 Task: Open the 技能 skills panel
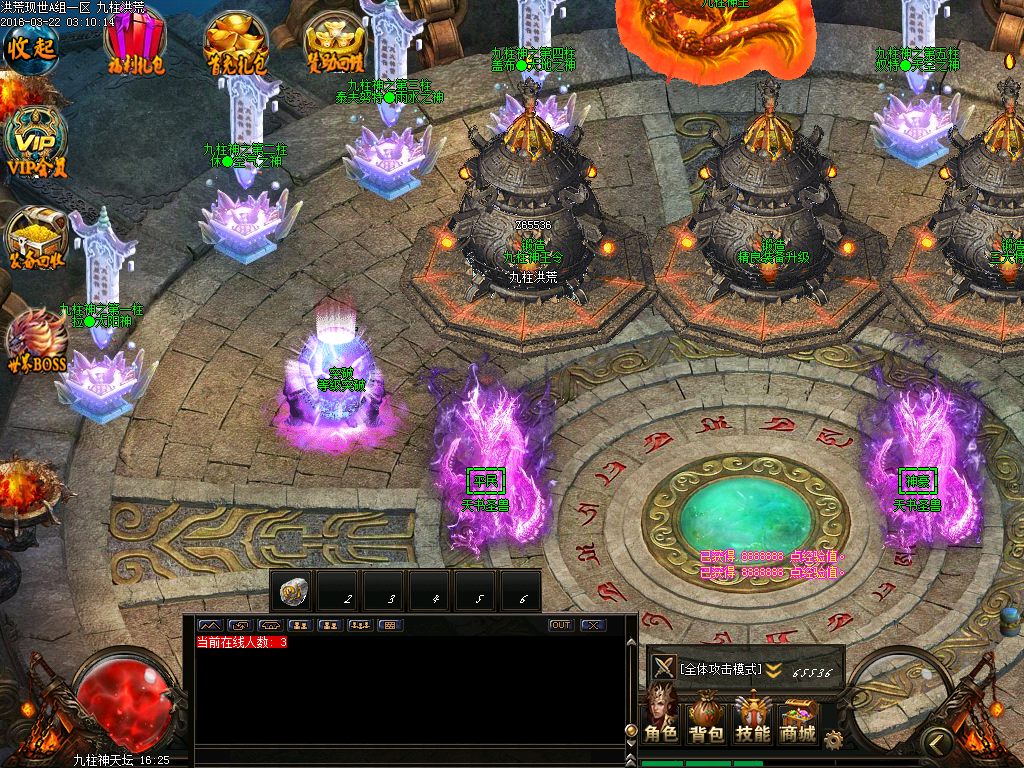(x=752, y=720)
